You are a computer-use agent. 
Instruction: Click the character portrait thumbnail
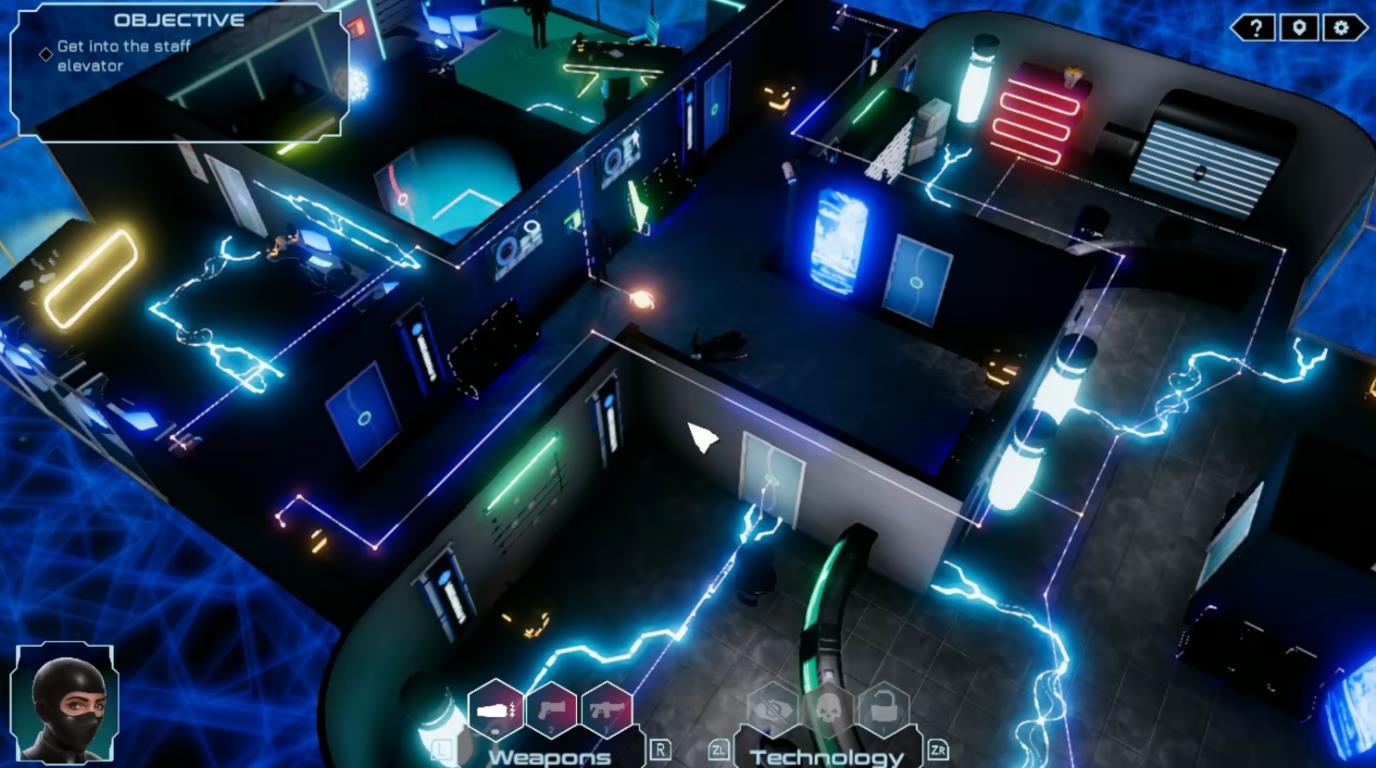(x=62, y=706)
